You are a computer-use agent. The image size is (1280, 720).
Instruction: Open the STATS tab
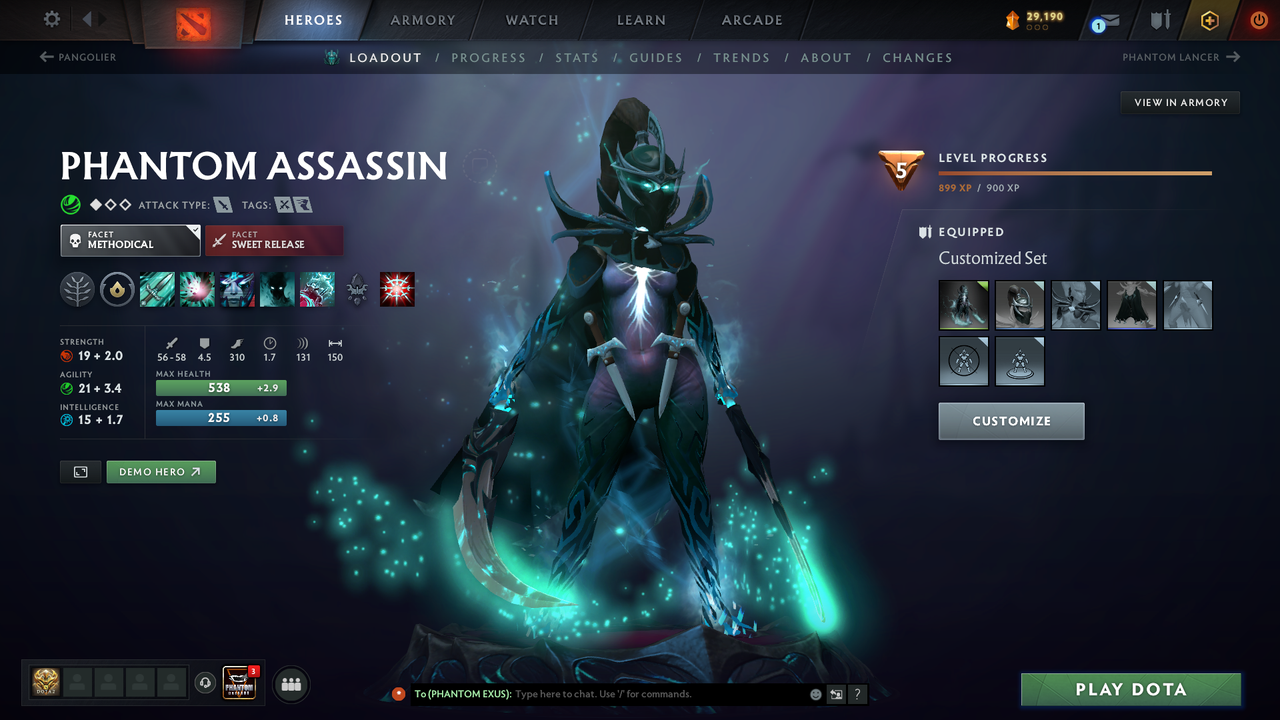tap(577, 57)
